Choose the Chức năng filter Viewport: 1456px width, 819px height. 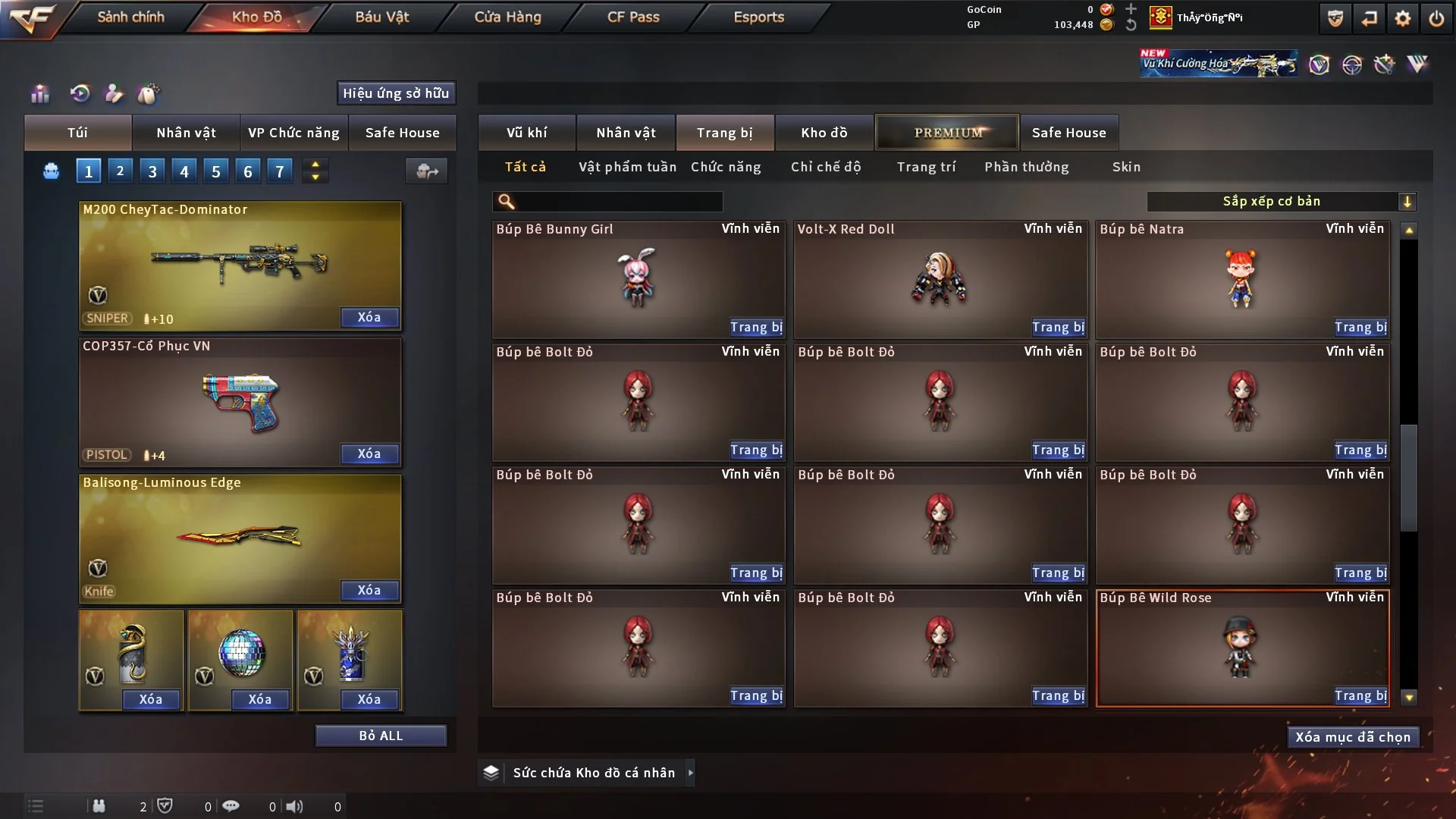click(726, 167)
